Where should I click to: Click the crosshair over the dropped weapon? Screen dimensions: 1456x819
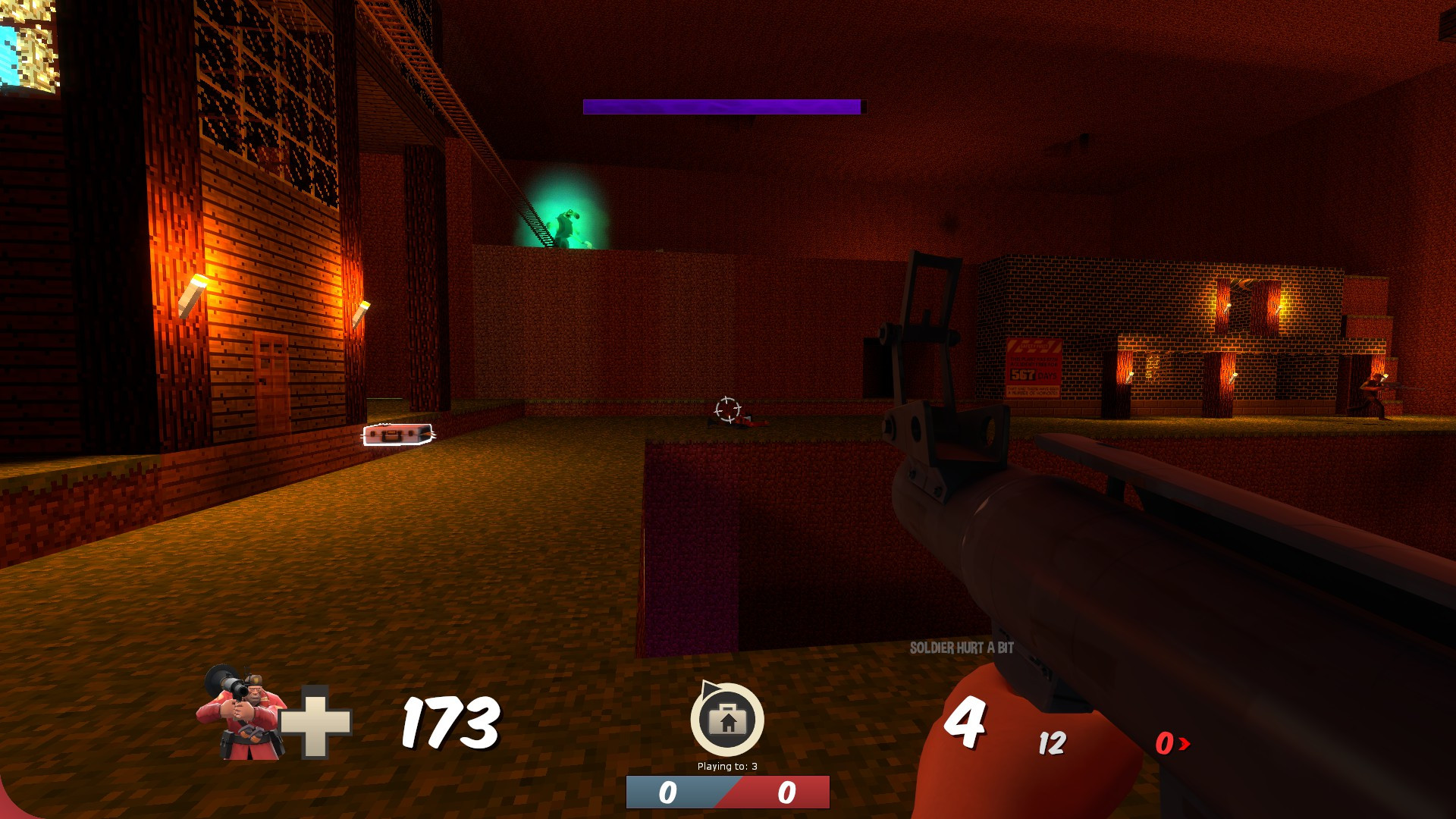click(726, 409)
